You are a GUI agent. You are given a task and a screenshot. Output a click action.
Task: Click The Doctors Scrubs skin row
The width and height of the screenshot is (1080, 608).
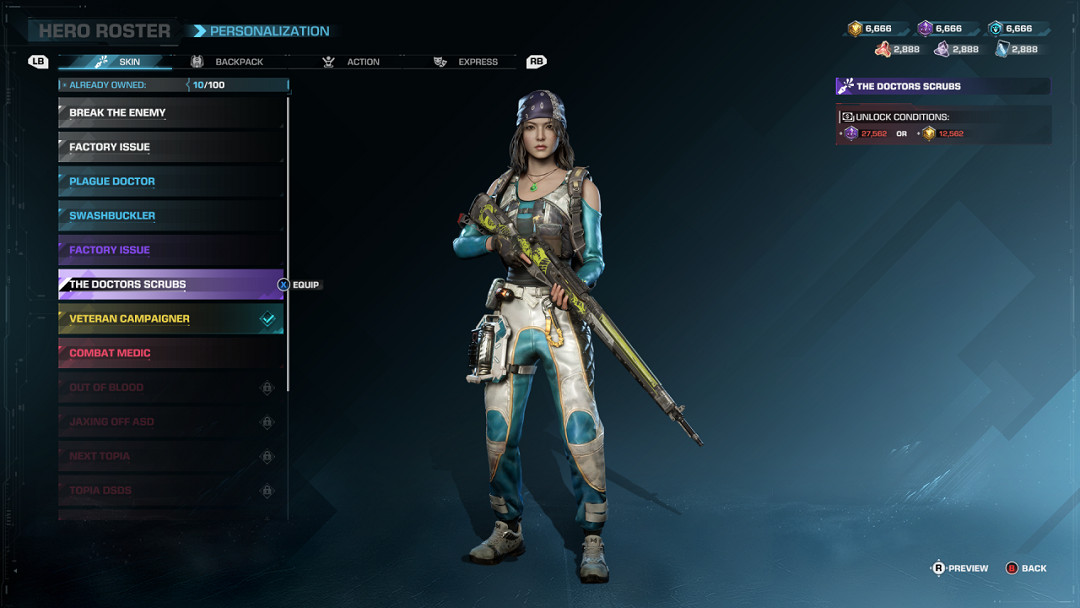coord(171,284)
